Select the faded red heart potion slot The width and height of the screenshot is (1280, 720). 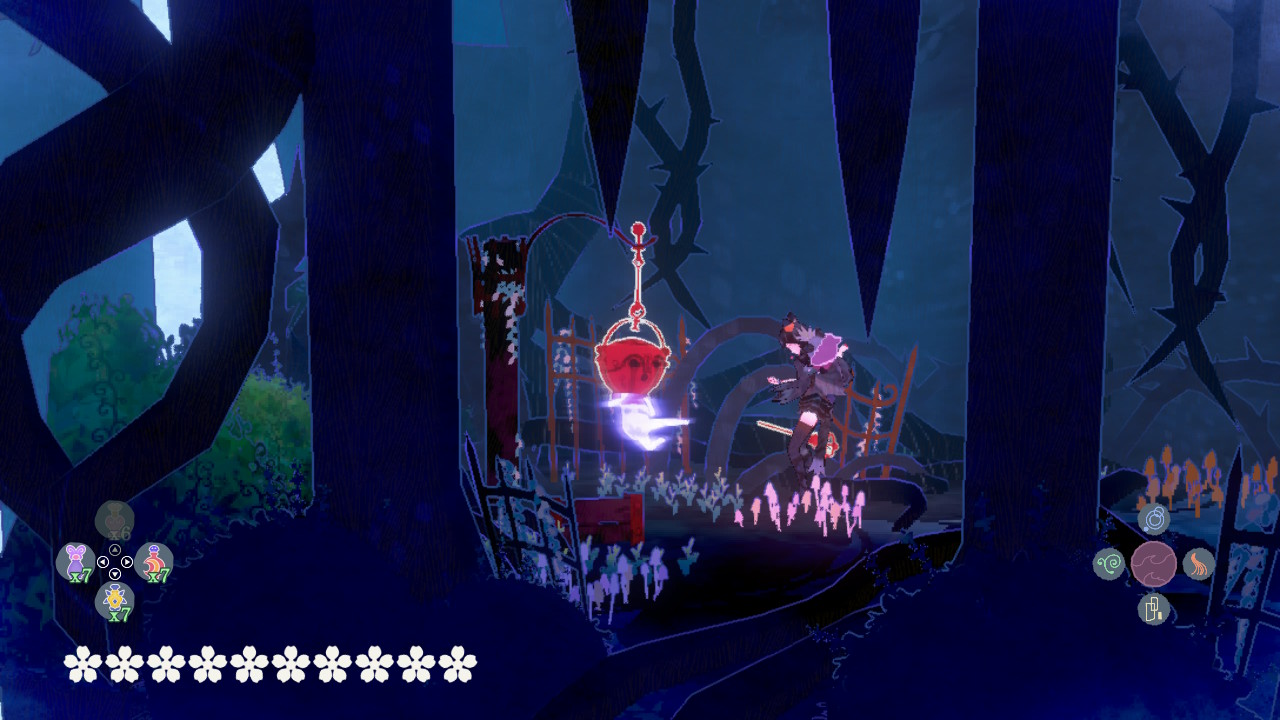pyautogui.click(x=115, y=520)
